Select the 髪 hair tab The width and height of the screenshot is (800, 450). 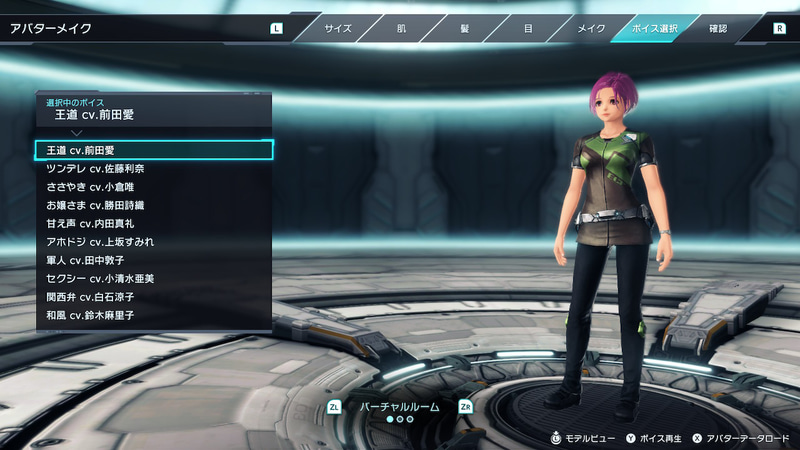464,28
